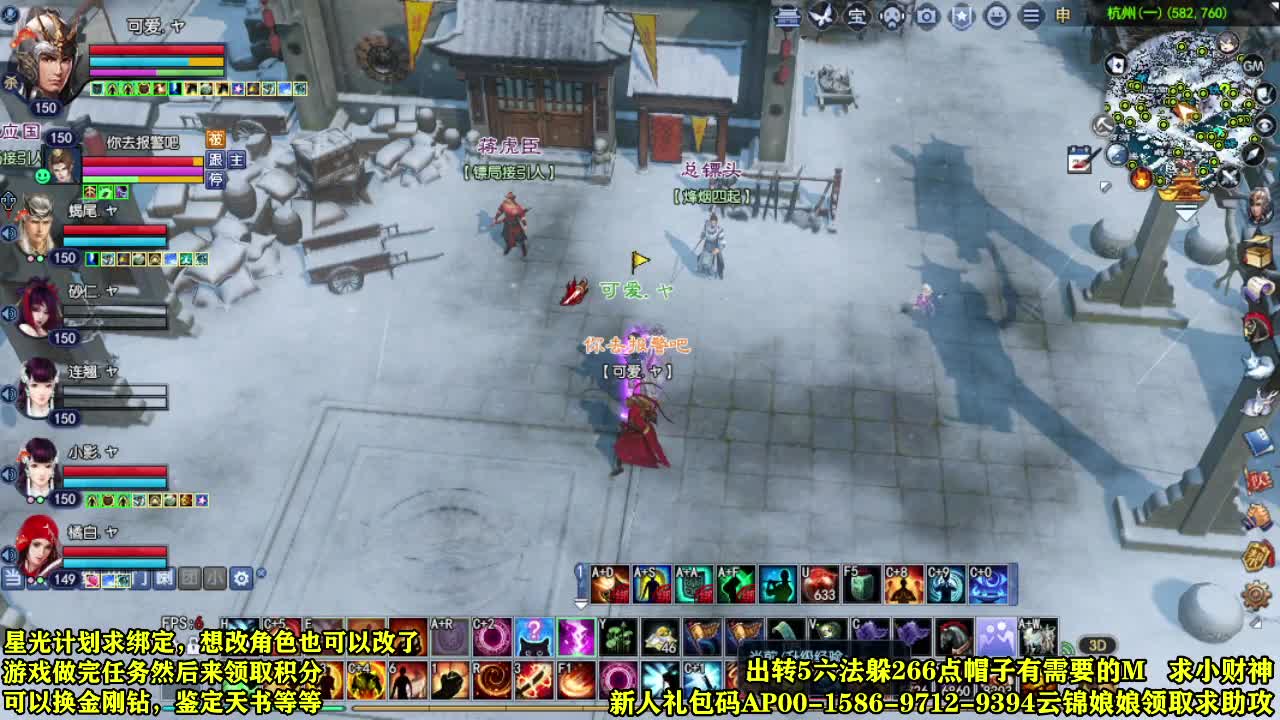Screen dimensions: 1280x720
Task: Click the 申 button in the top toolbar
Action: coord(1064,17)
